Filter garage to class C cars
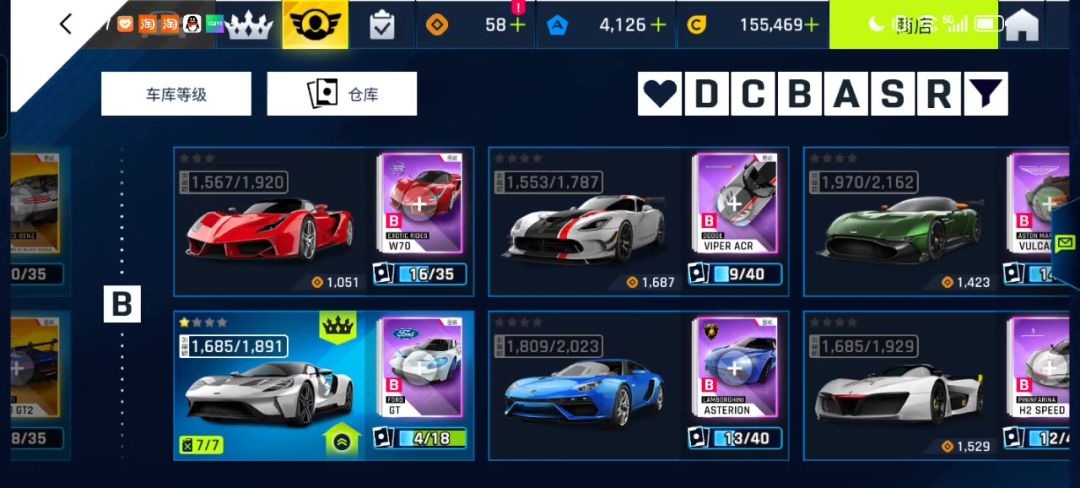 (x=752, y=94)
